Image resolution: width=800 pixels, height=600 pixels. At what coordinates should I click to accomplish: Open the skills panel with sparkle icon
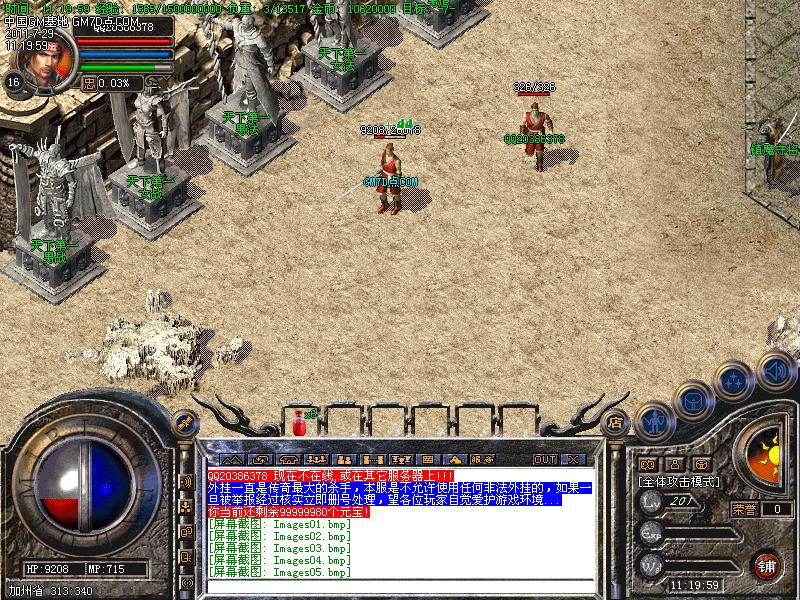[x=735, y=381]
